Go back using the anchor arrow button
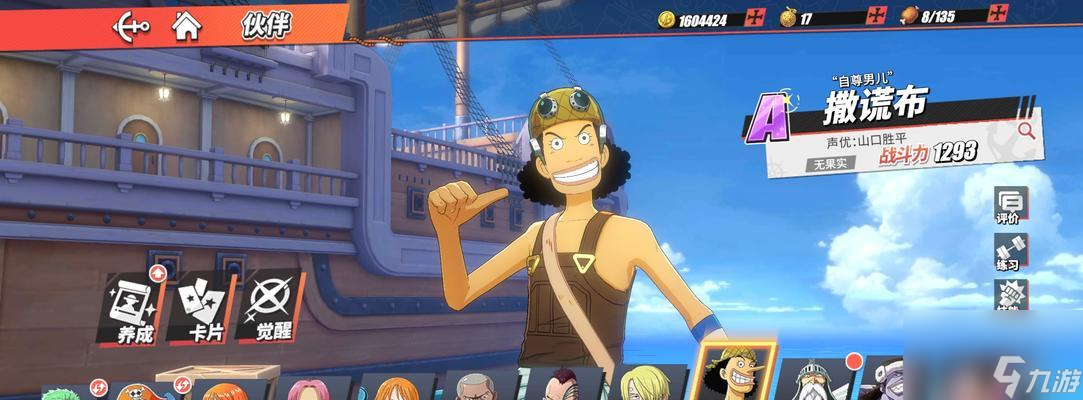Viewport: 1083px width, 400px height. click(x=131, y=25)
